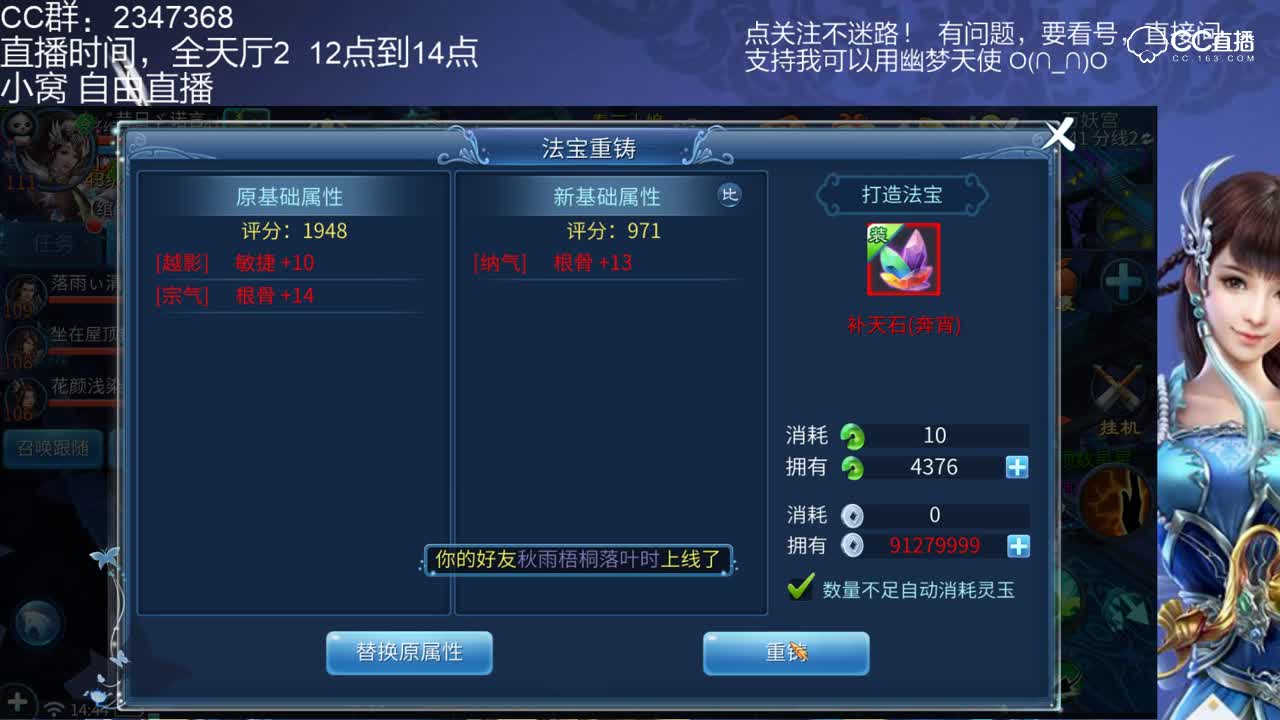Click friend 坐在屋顶's avatar

[x=25, y=343]
